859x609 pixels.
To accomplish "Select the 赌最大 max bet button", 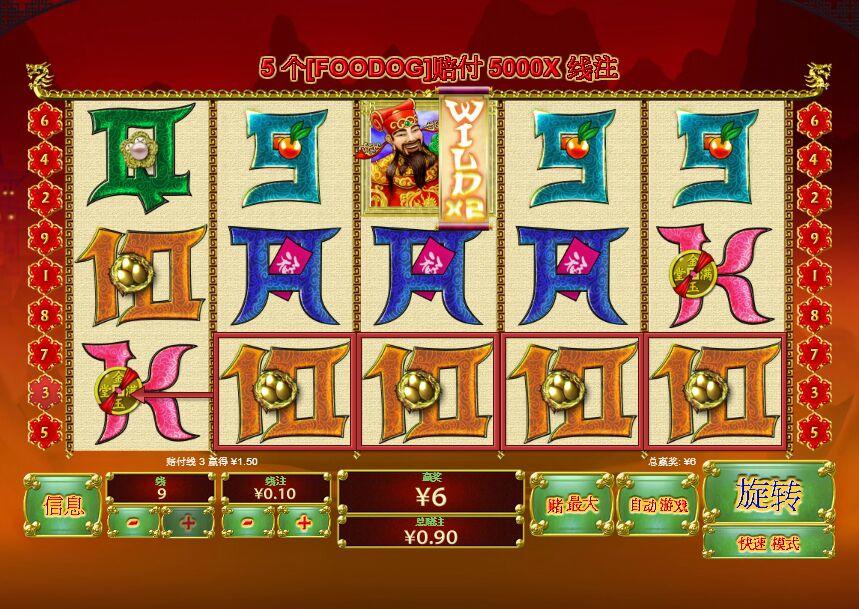I will (x=570, y=504).
